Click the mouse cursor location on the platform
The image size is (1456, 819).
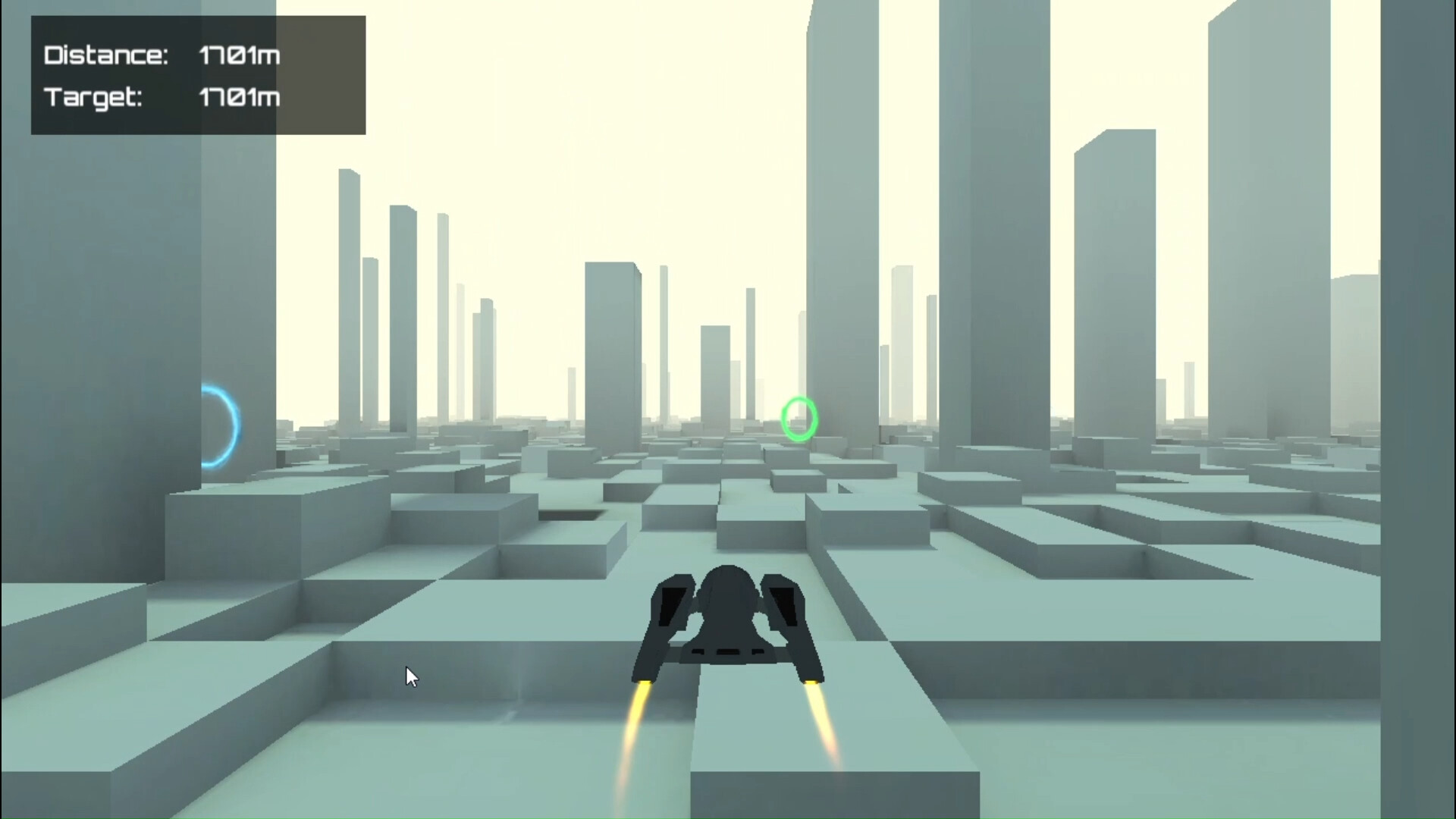click(x=409, y=675)
